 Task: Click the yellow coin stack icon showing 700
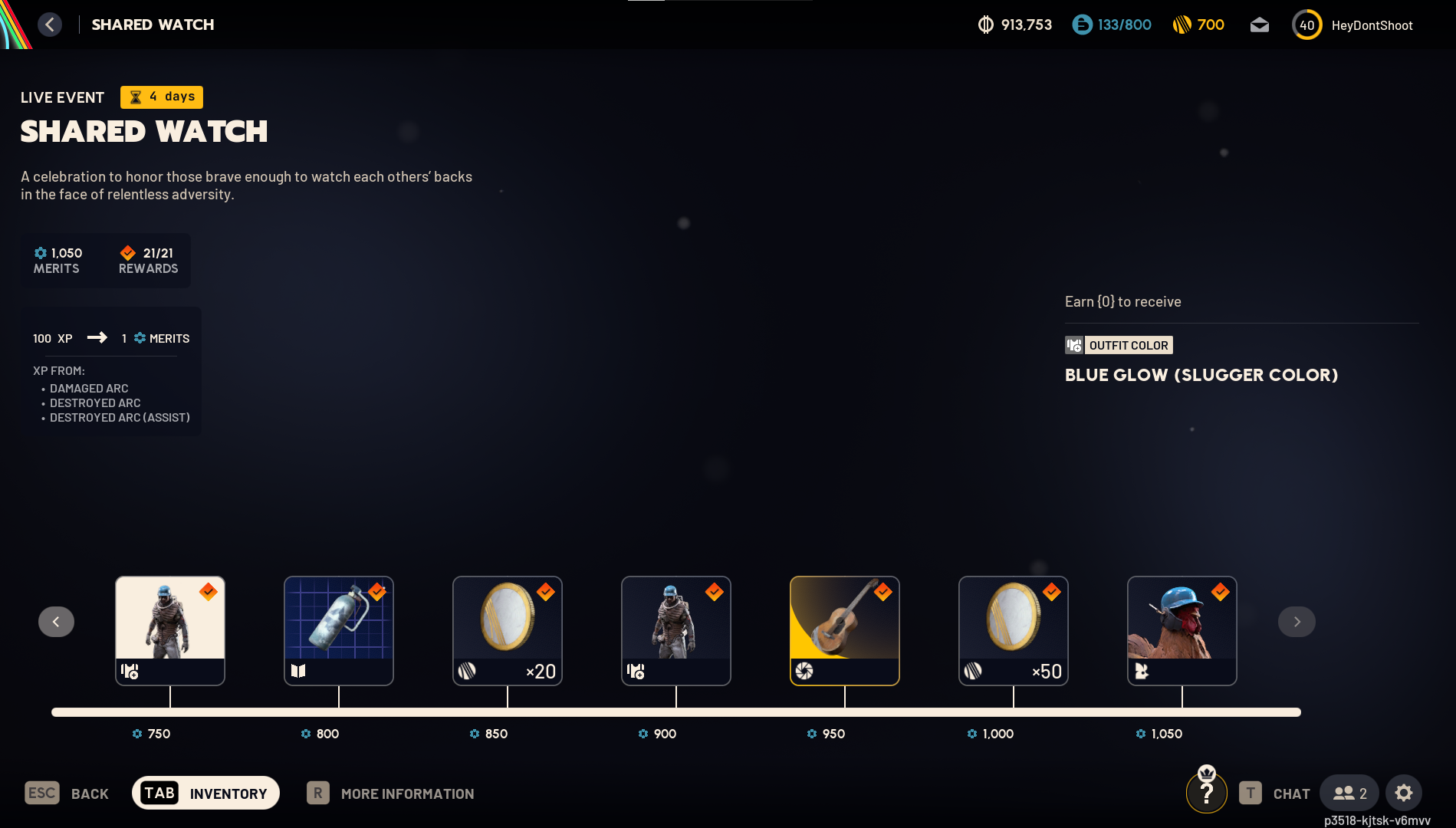coord(1184,24)
